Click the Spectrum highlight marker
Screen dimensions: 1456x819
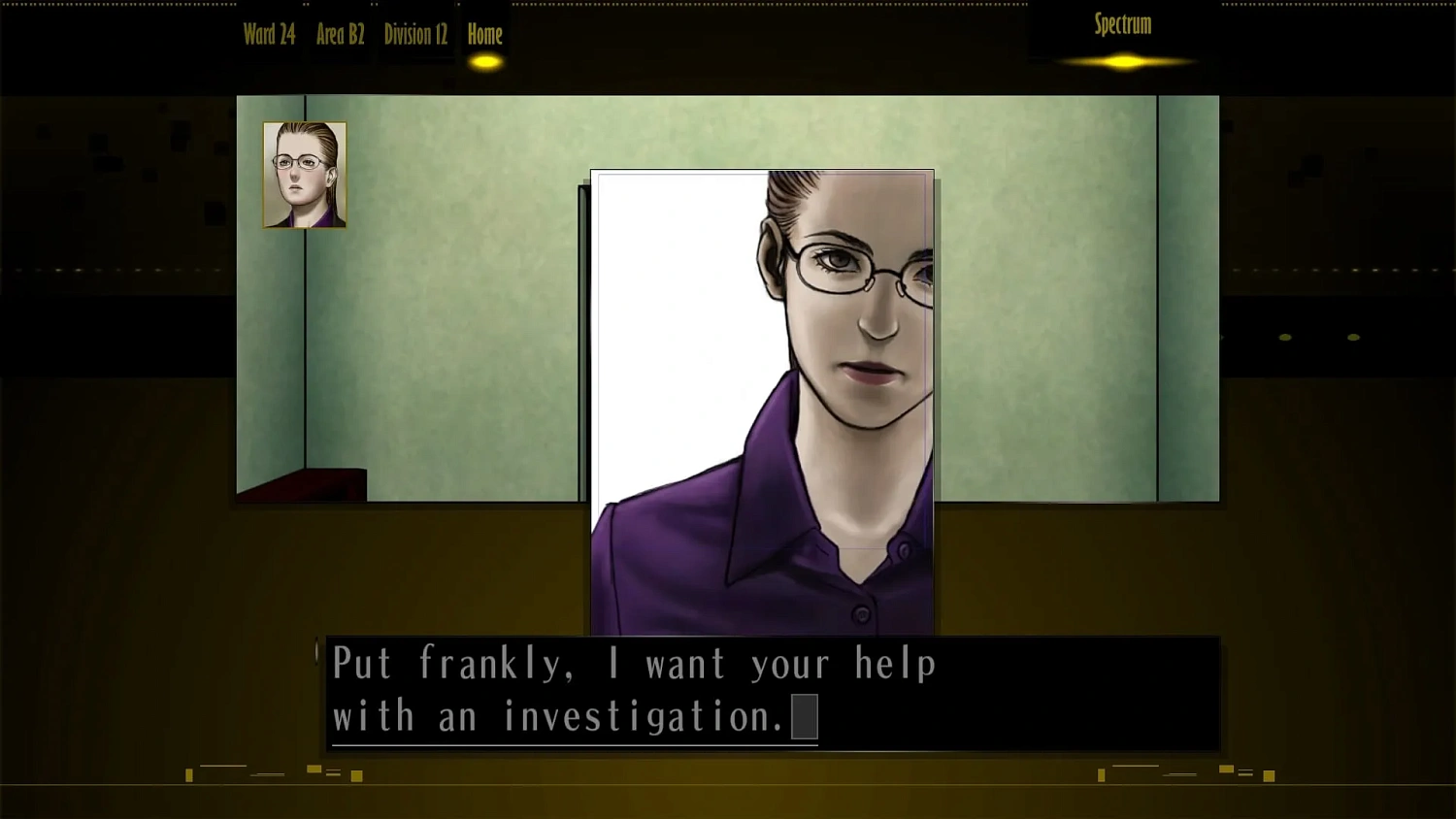[1121, 61]
